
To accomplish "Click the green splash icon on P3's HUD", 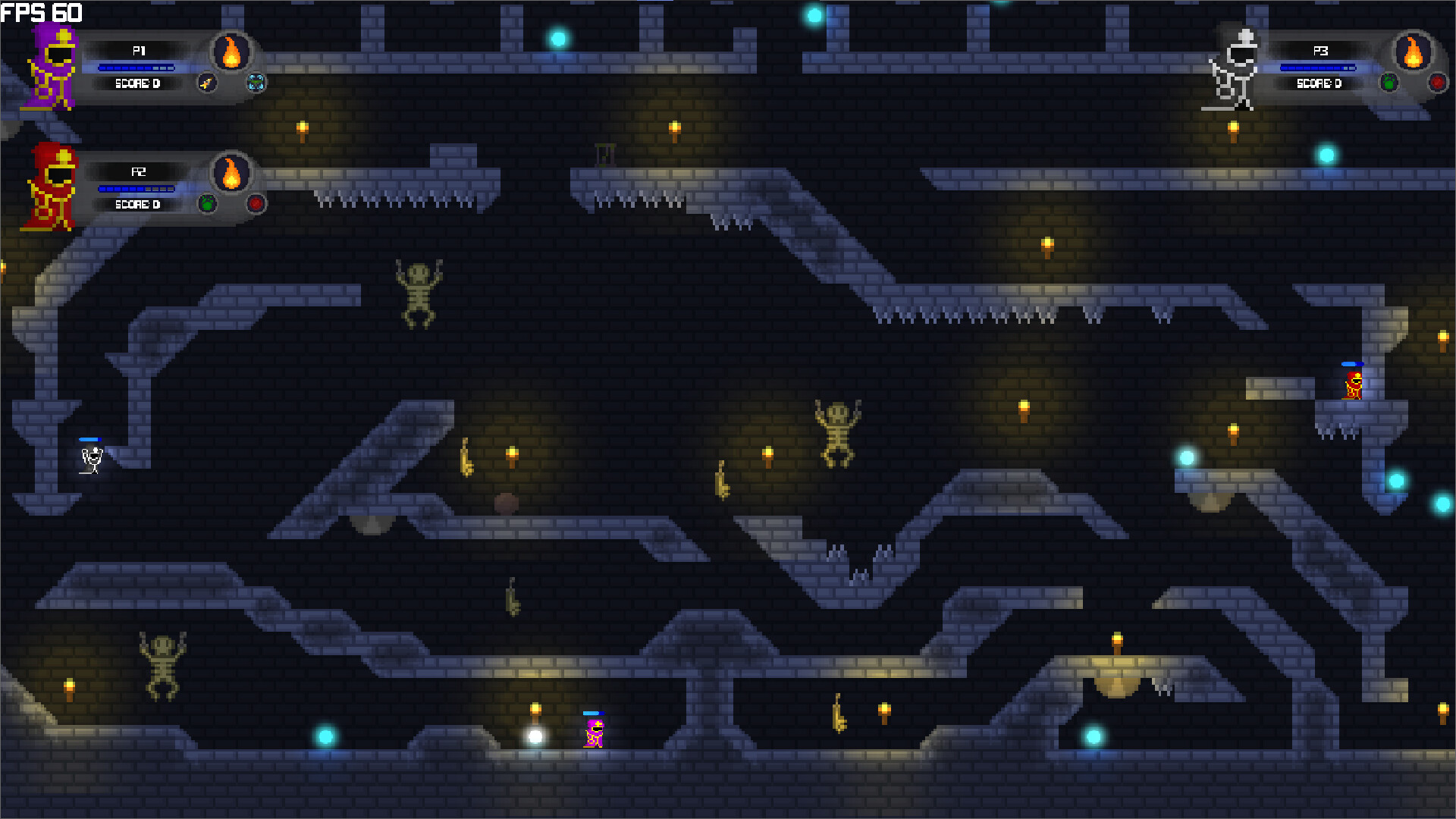I will tap(1389, 83).
